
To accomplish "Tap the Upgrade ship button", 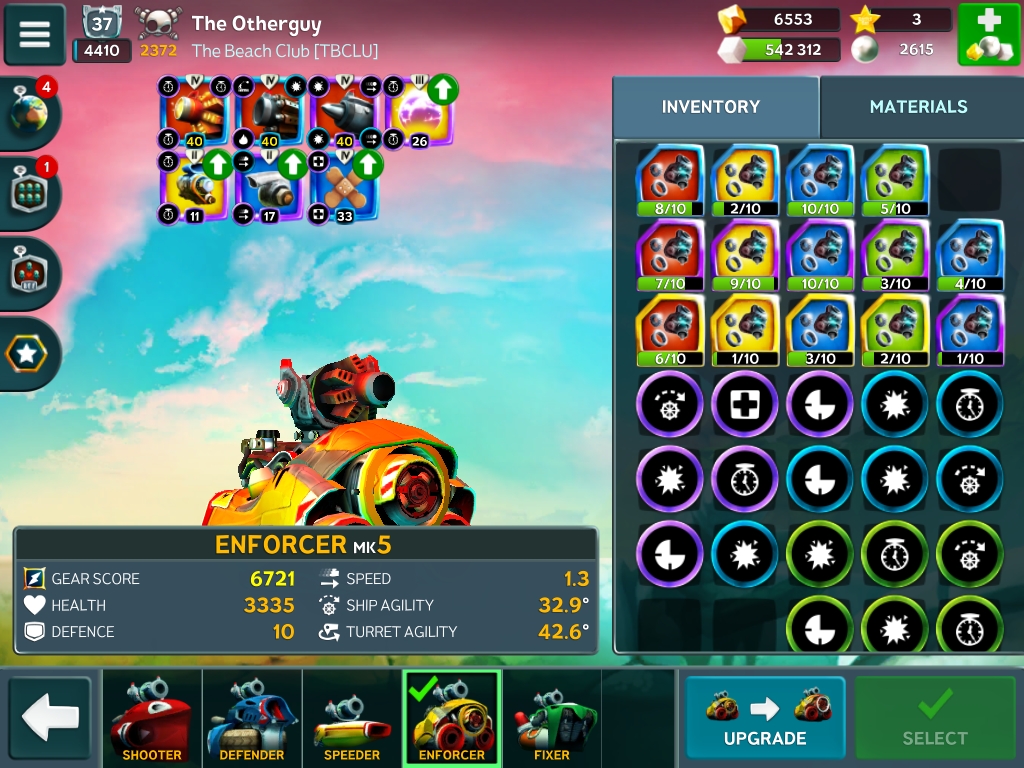I will pyautogui.click(x=765, y=718).
